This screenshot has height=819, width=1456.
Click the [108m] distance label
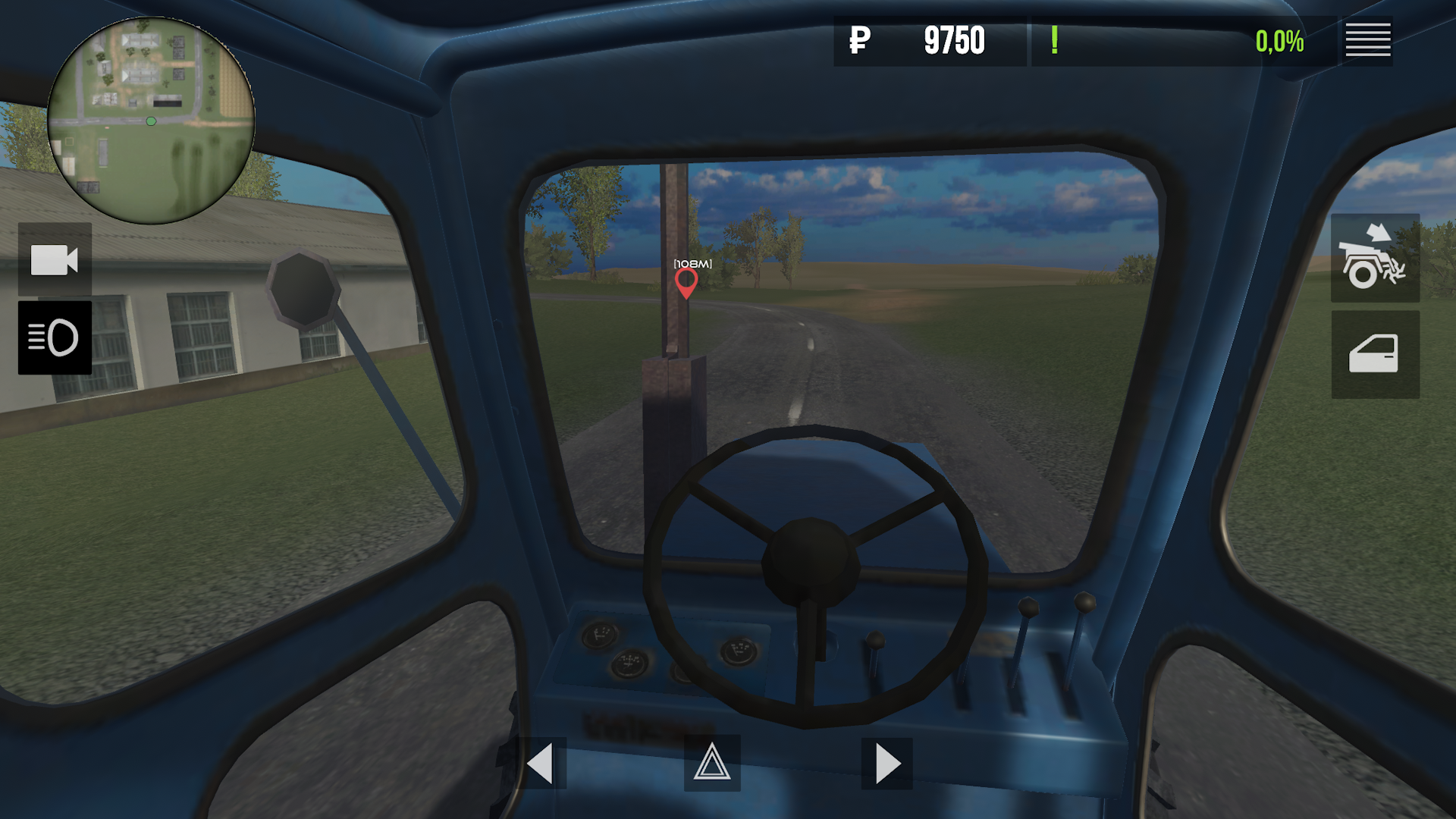pos(692,265)
